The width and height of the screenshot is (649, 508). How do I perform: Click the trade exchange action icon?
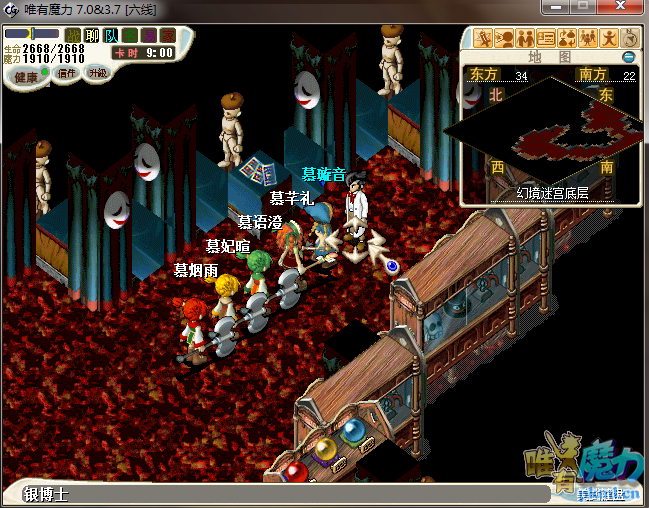tap(567, 38)
